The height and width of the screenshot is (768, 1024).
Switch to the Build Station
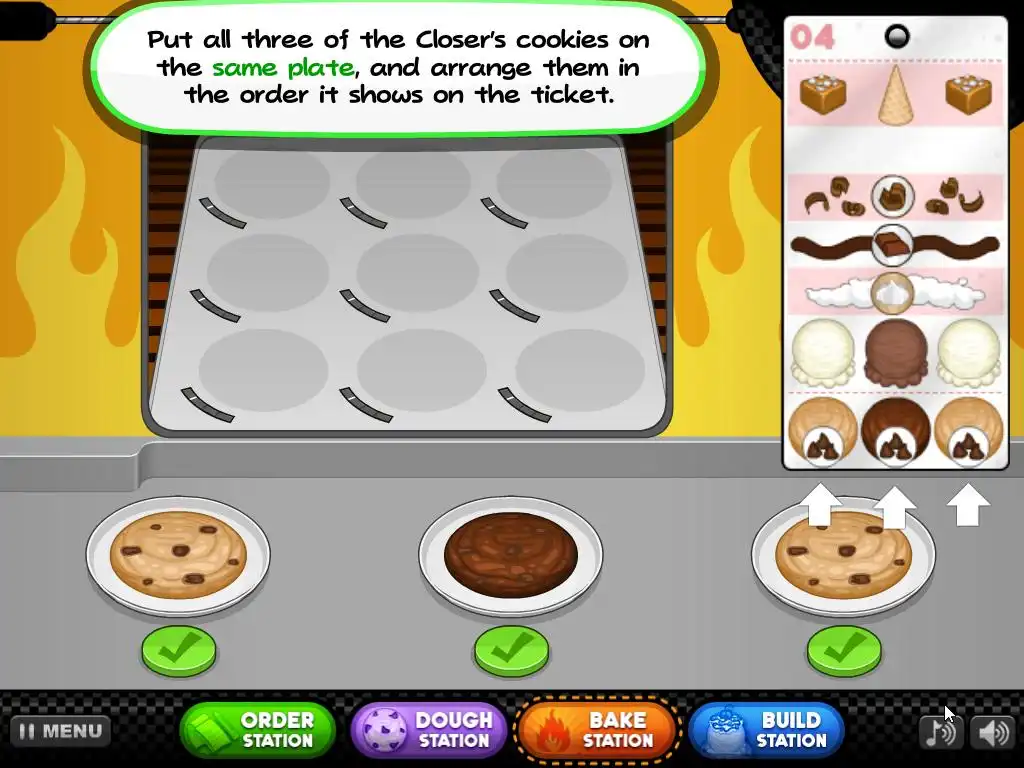(x=766, y=730)
